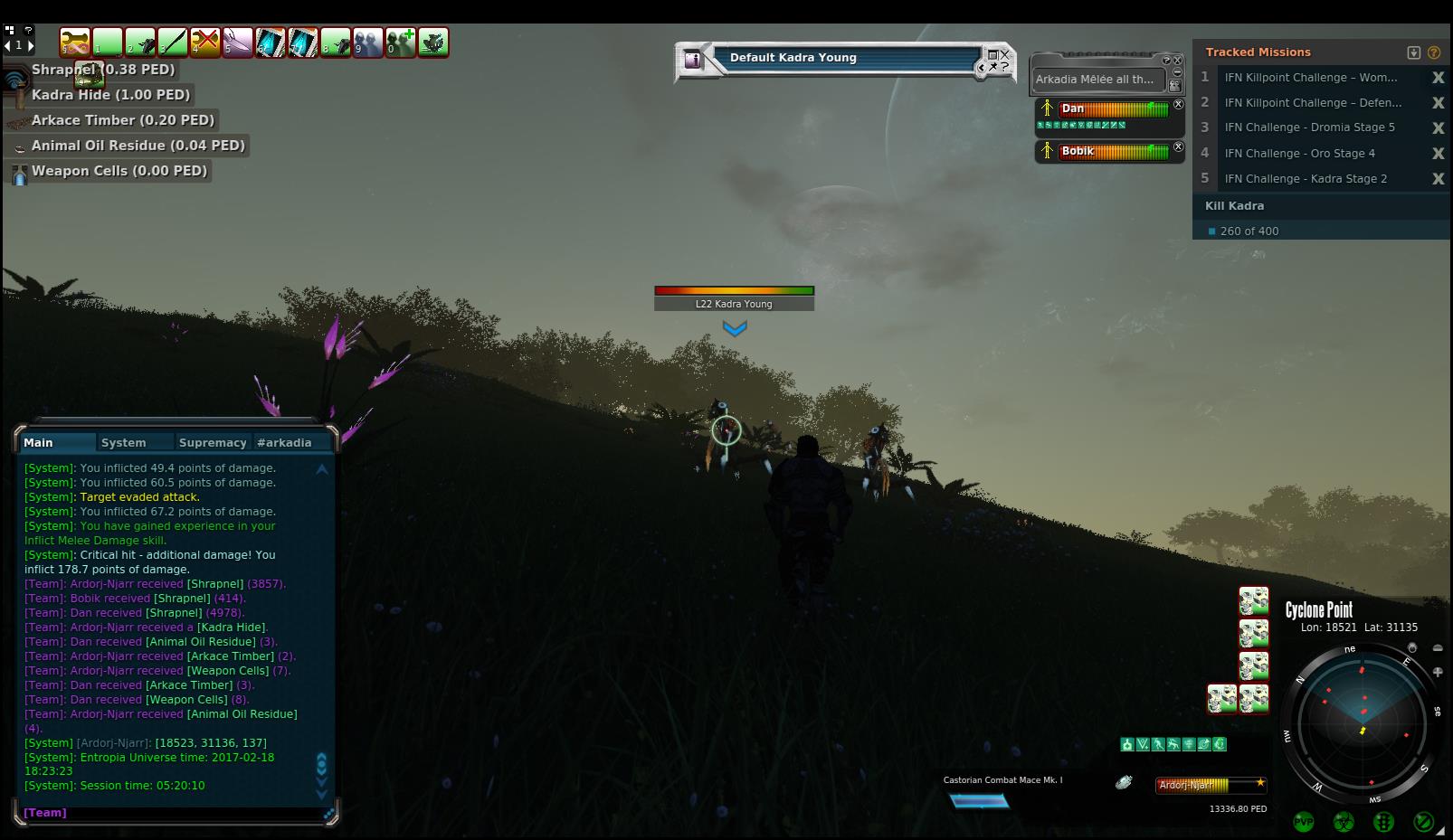
Task: Switch to the System chat tab
Action: (124, 442)
